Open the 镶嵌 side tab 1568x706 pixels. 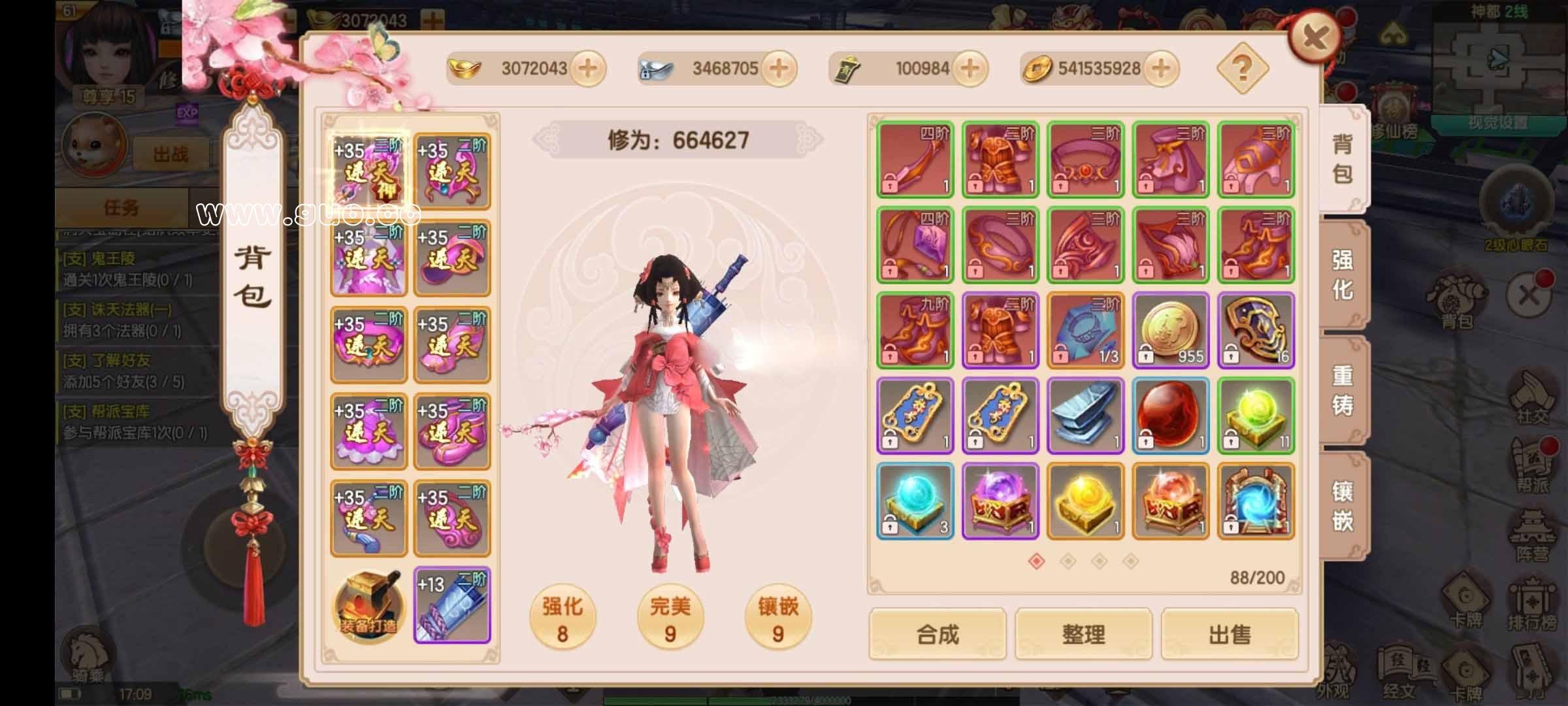(x=1343, y=505)
